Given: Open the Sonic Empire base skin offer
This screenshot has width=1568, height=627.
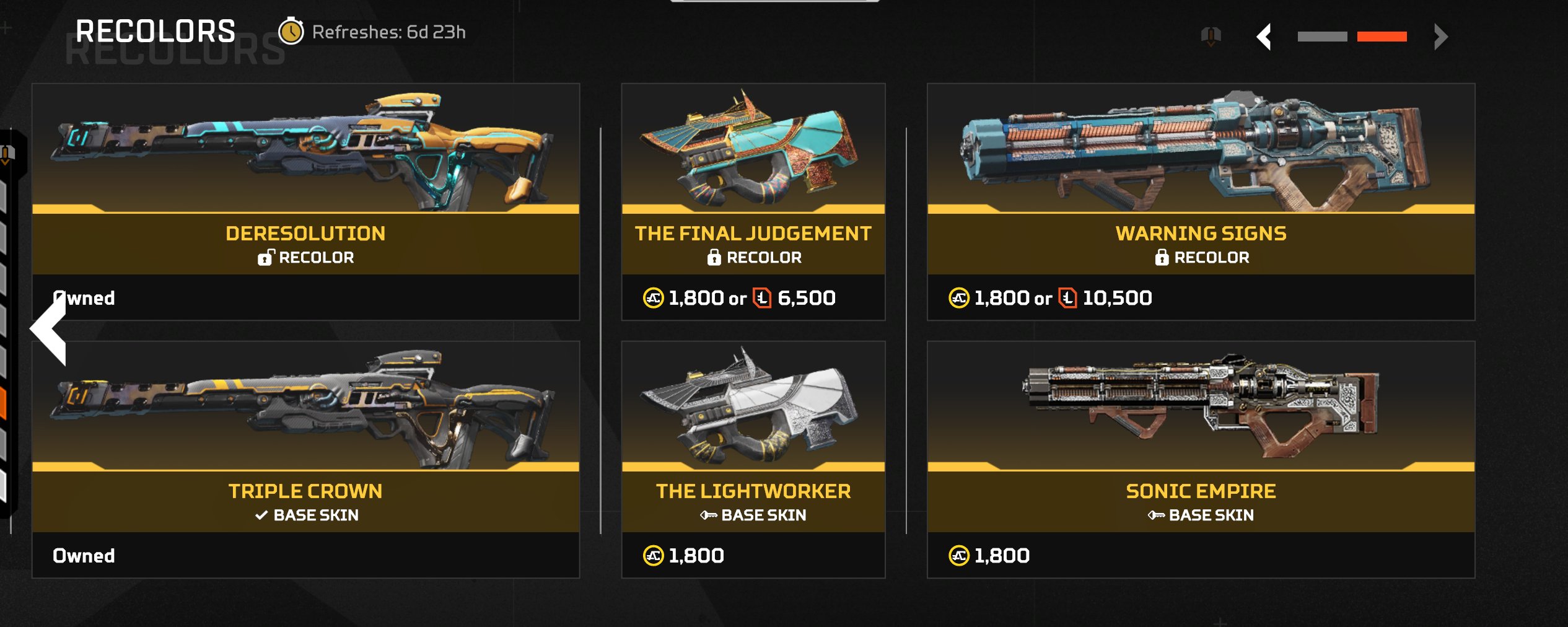Looking at the screenshot, I should click(x=1200, y=459).
